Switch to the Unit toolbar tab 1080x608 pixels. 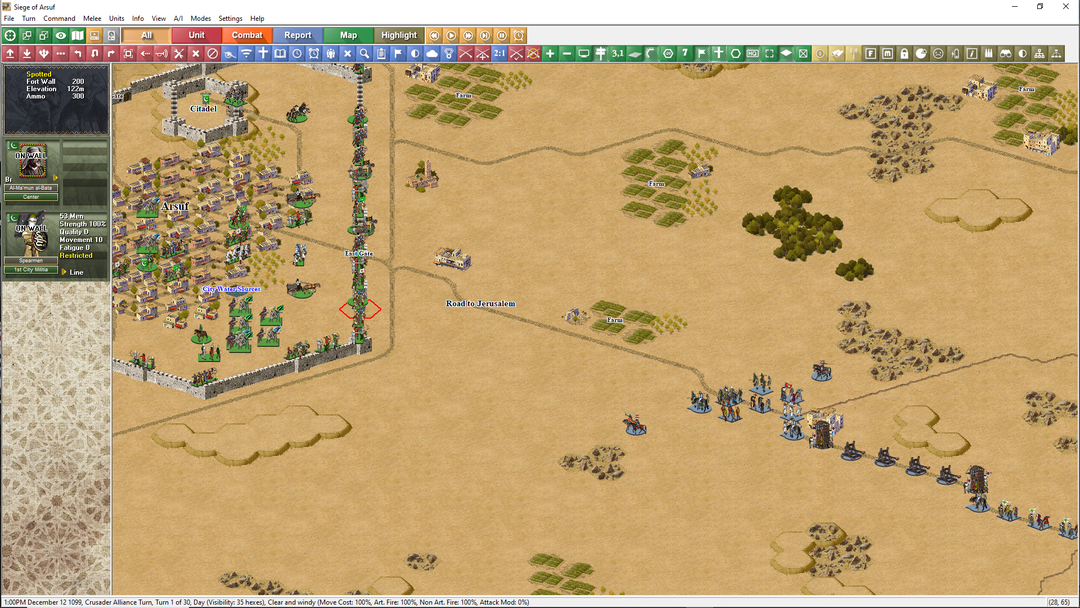pos(197,35)
